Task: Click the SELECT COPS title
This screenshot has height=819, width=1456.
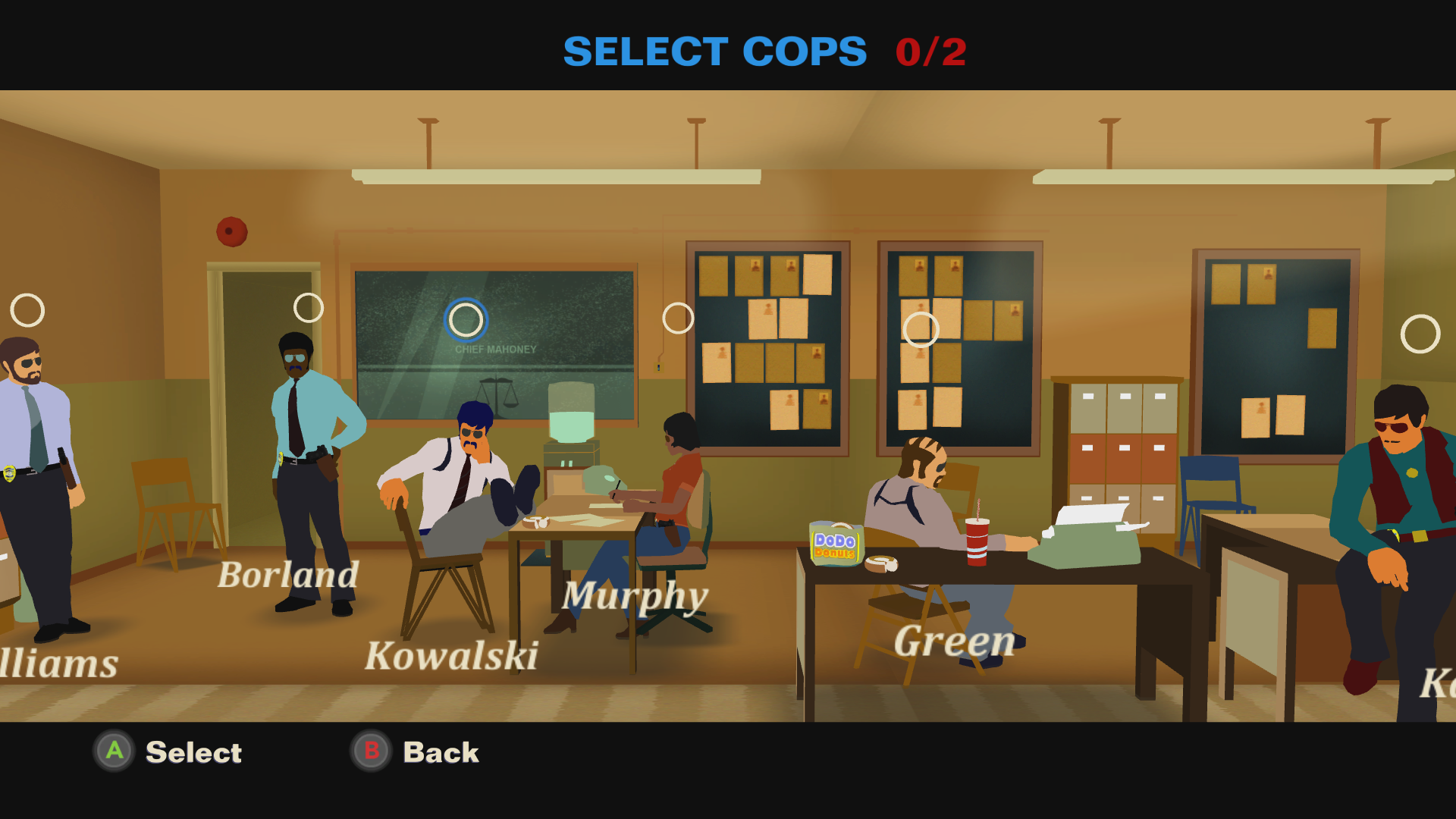Action: [714, 51]
